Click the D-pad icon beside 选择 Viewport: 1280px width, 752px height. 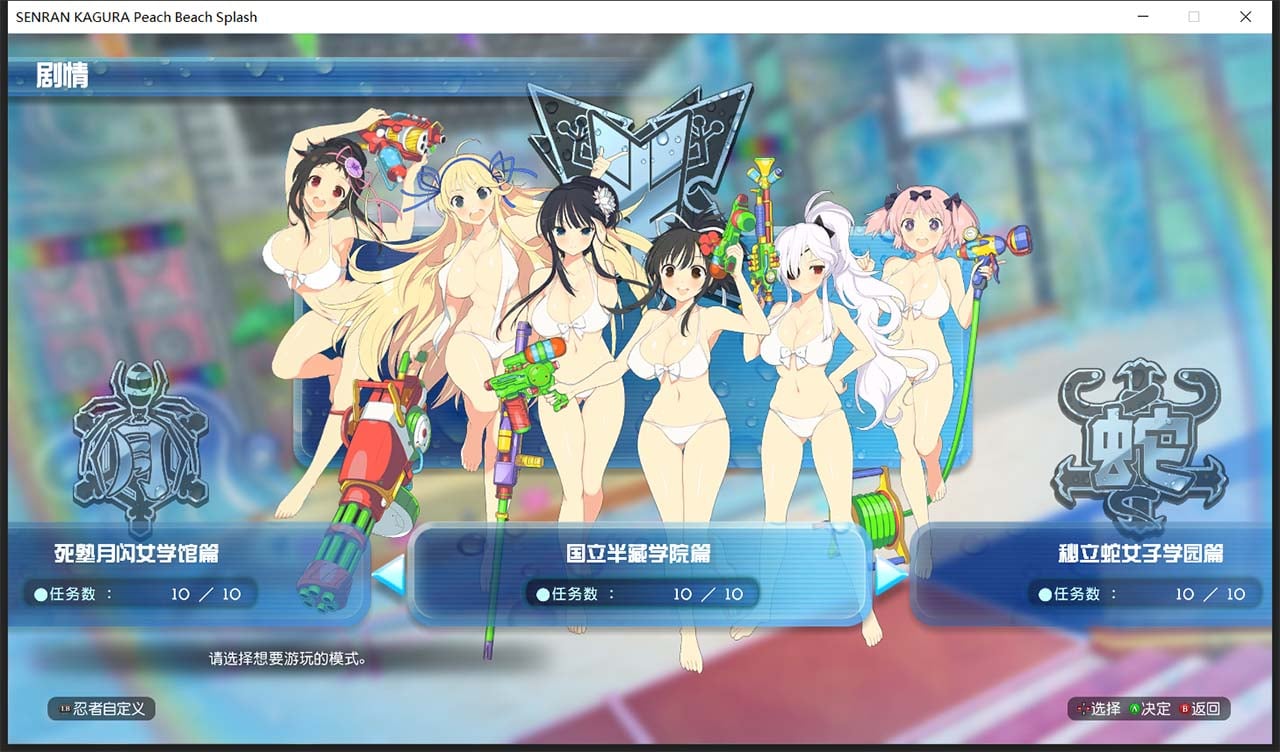(x=1084, y=708)
